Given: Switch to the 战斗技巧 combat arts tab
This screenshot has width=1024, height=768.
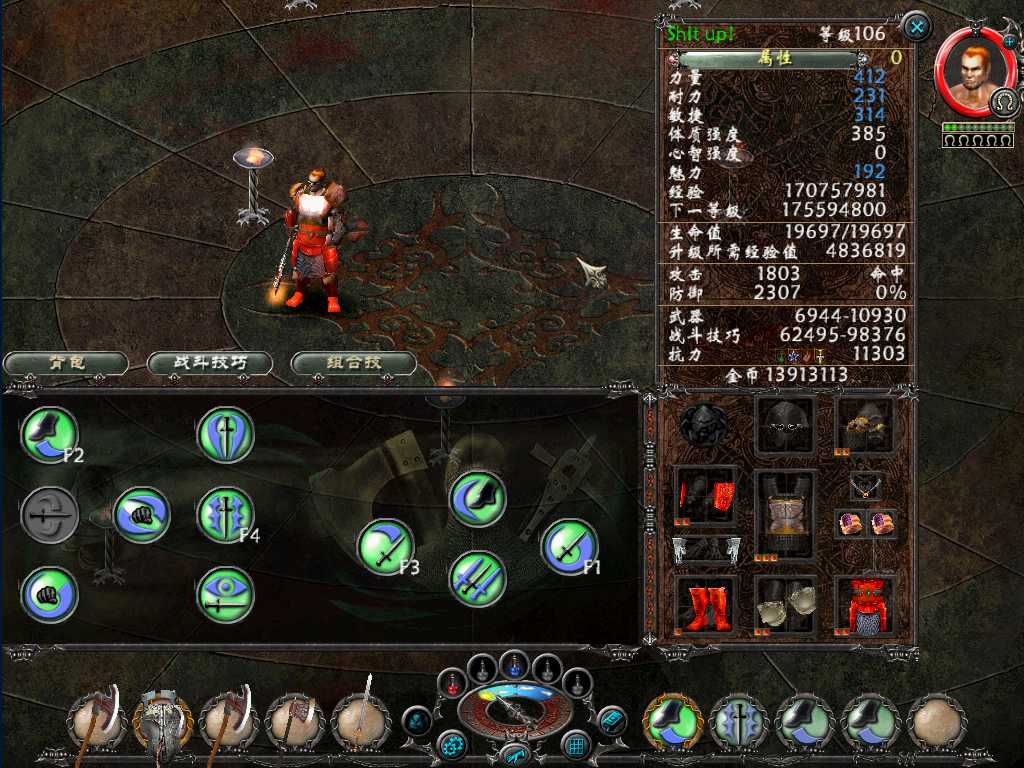Looking at the screenshot, I should pos(210,363).
